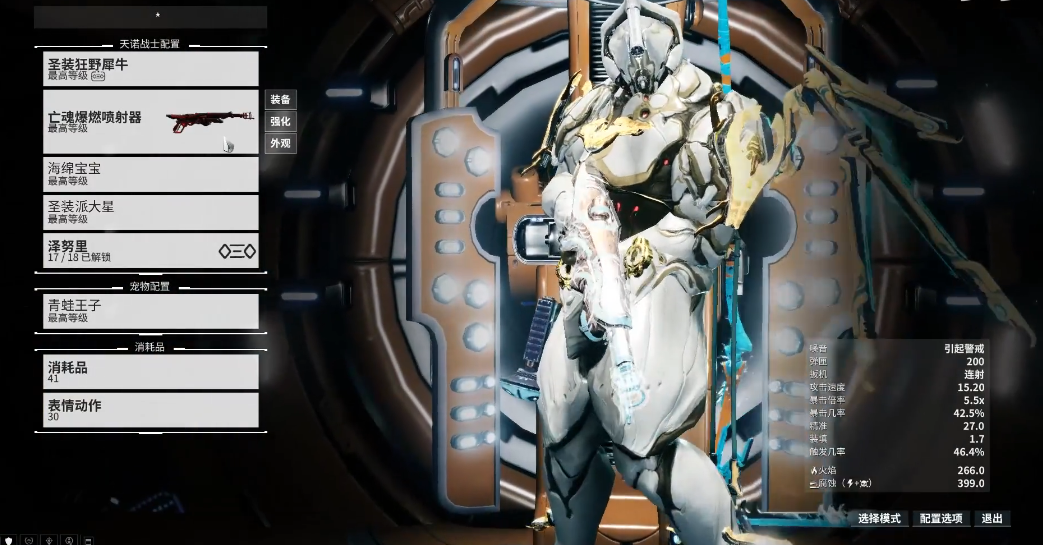Click the shield icon in bottom-left corner
The image size is (1043, 545).
pos(9,540)
